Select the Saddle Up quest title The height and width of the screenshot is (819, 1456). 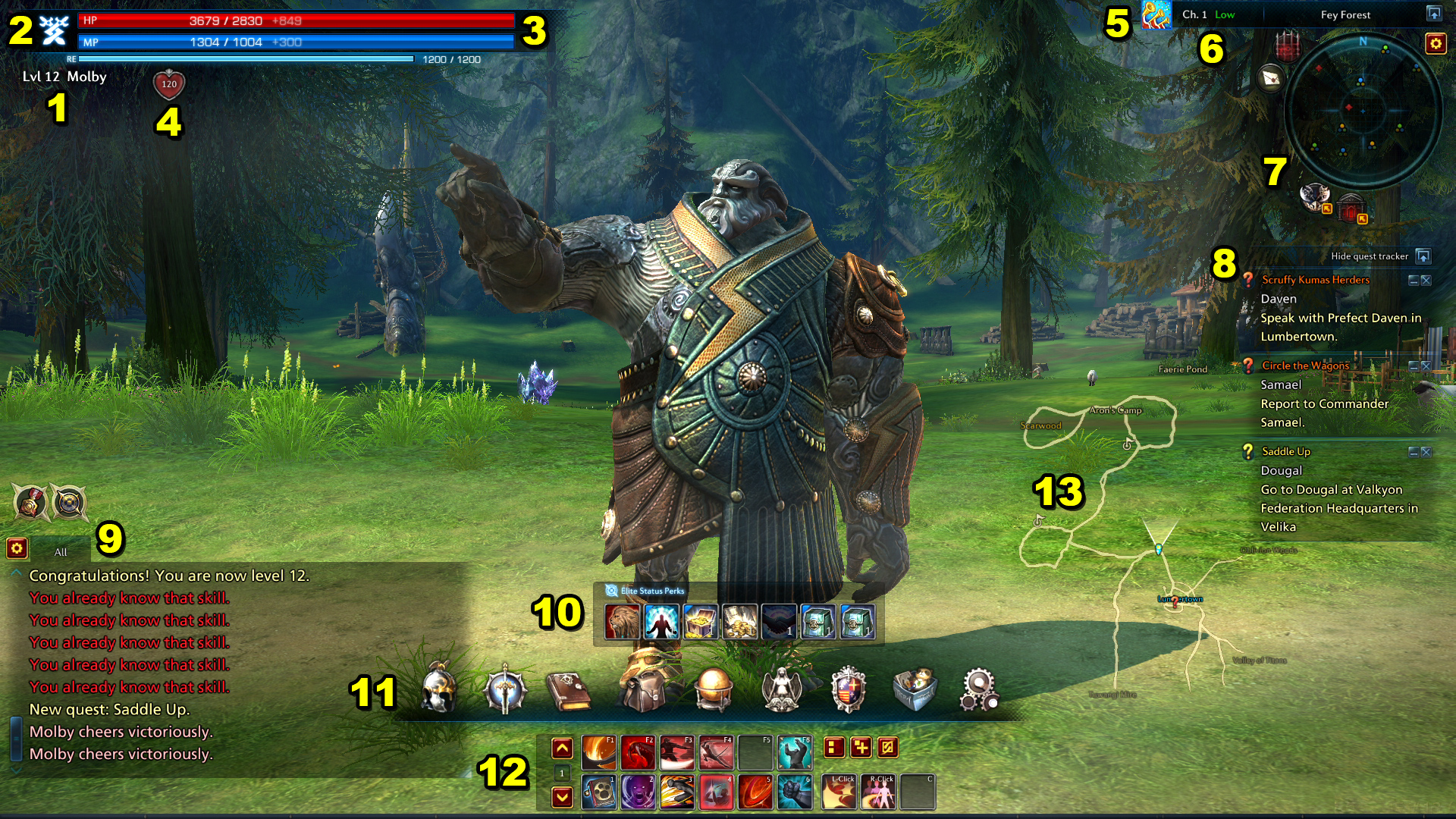(1285, 451)
